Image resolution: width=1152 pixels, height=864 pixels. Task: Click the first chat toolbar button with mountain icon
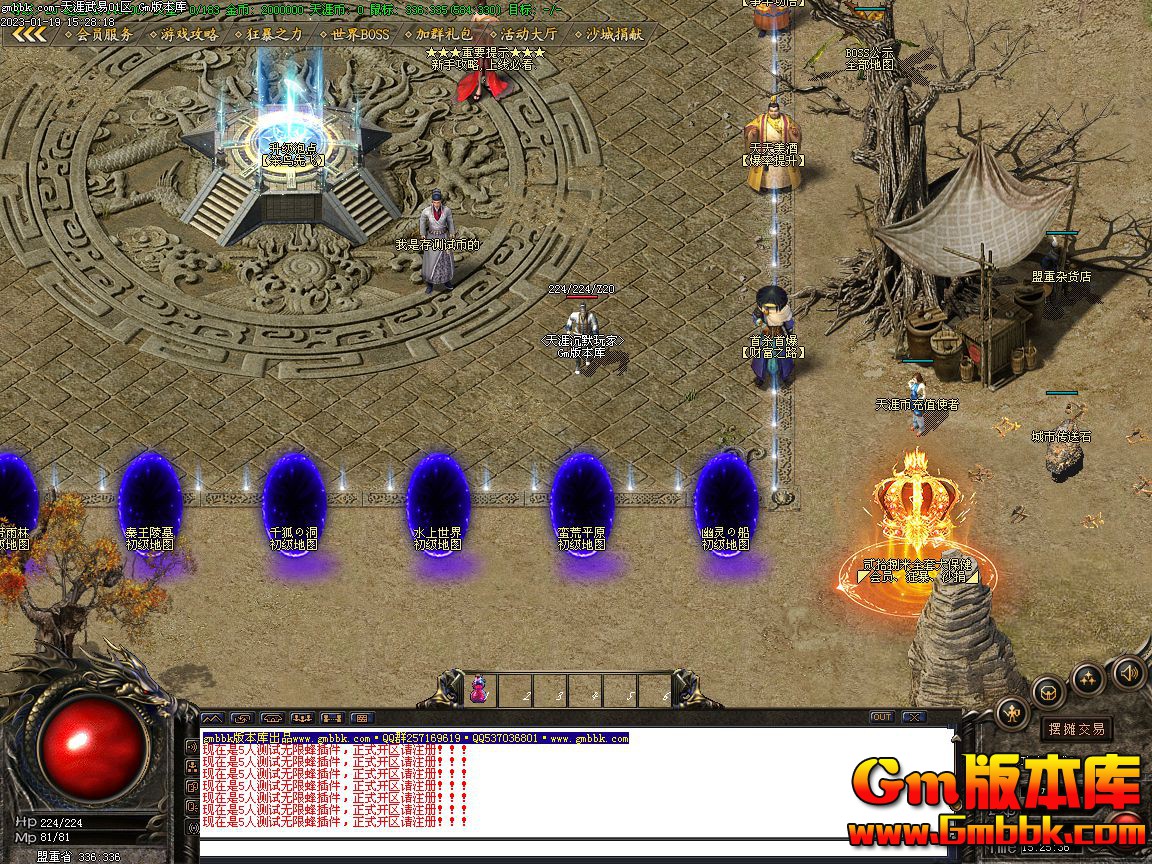click(212, 718)
